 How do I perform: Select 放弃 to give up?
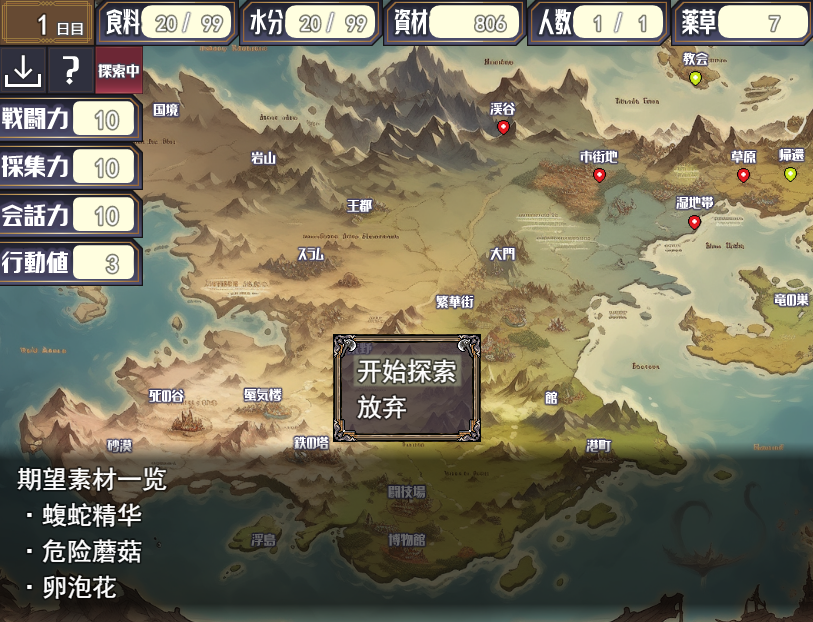click(382, 408)
